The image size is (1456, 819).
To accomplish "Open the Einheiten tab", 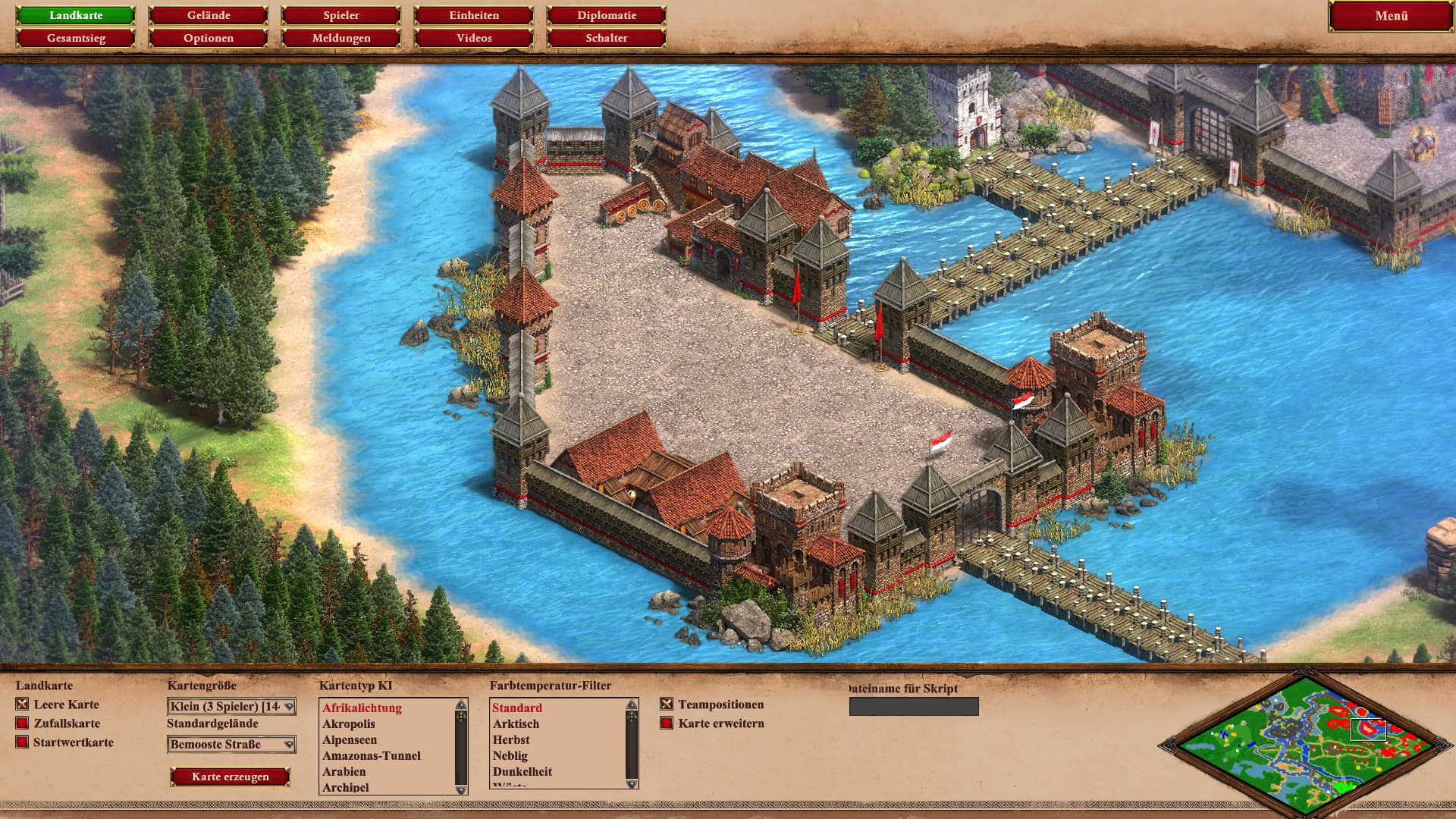I will pos(474,15).
